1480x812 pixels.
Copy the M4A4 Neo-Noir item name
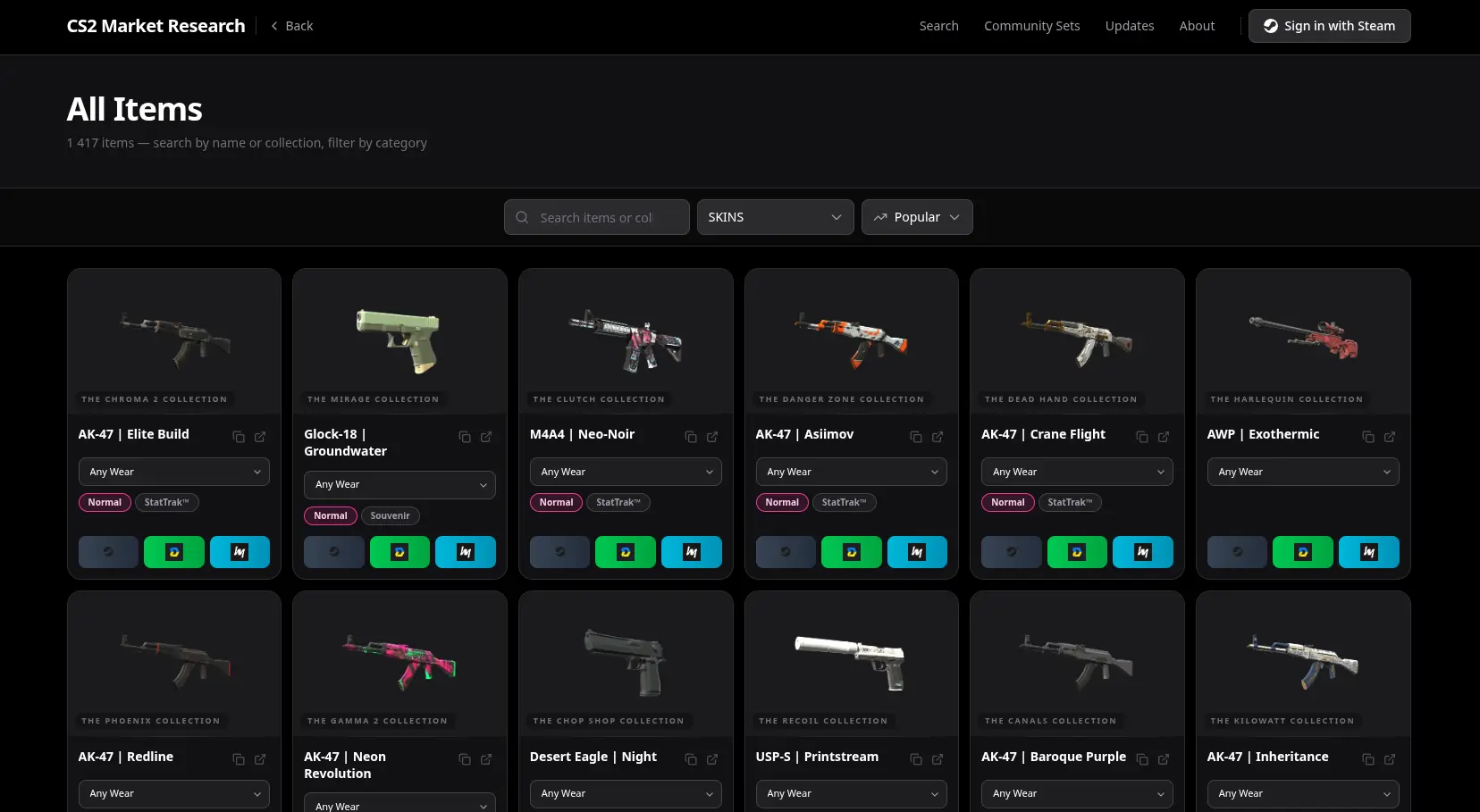coord(690,437)
